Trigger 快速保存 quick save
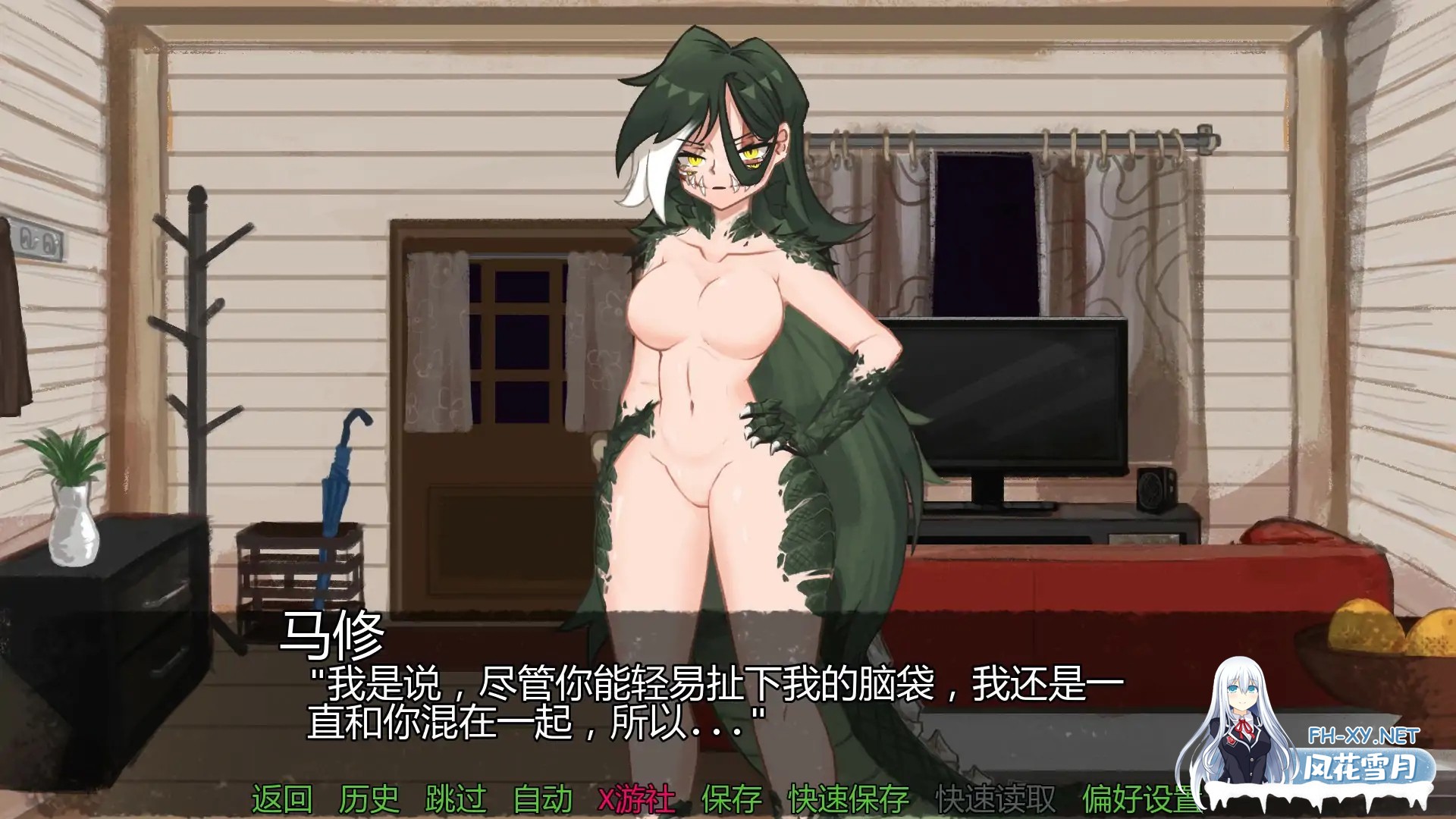This screenshot has height=819, width=1456. (849, 799)
